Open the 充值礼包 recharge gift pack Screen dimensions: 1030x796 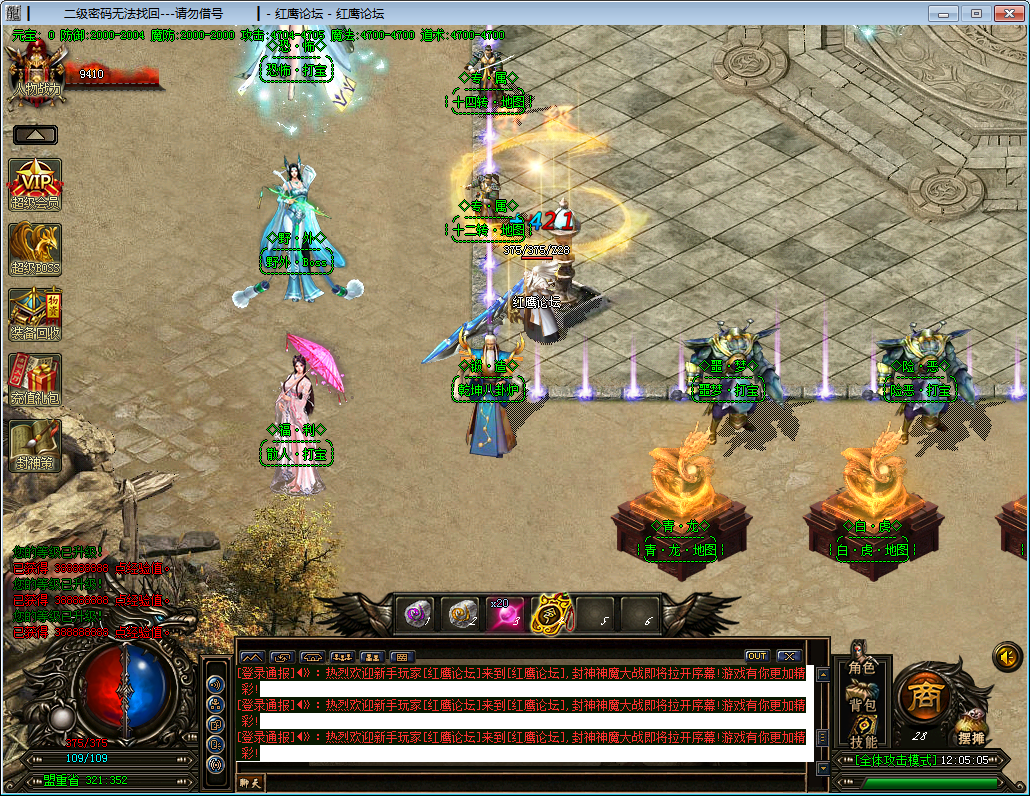36,380
